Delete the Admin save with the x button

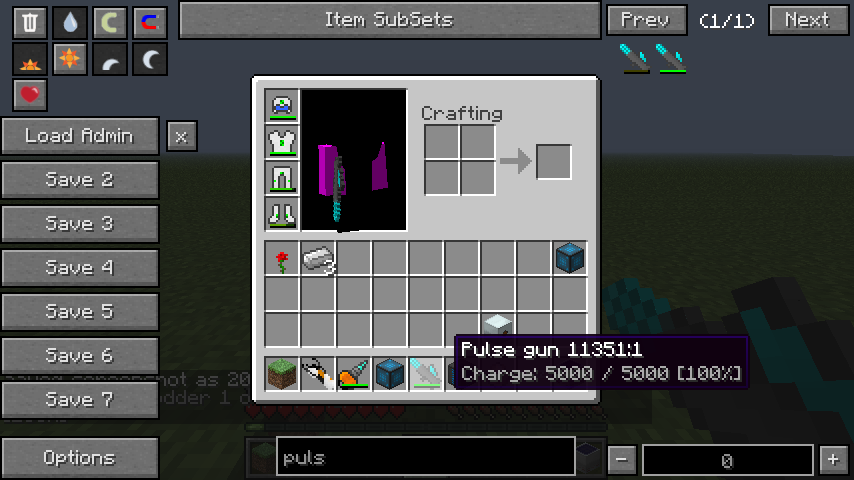[181, 136]
